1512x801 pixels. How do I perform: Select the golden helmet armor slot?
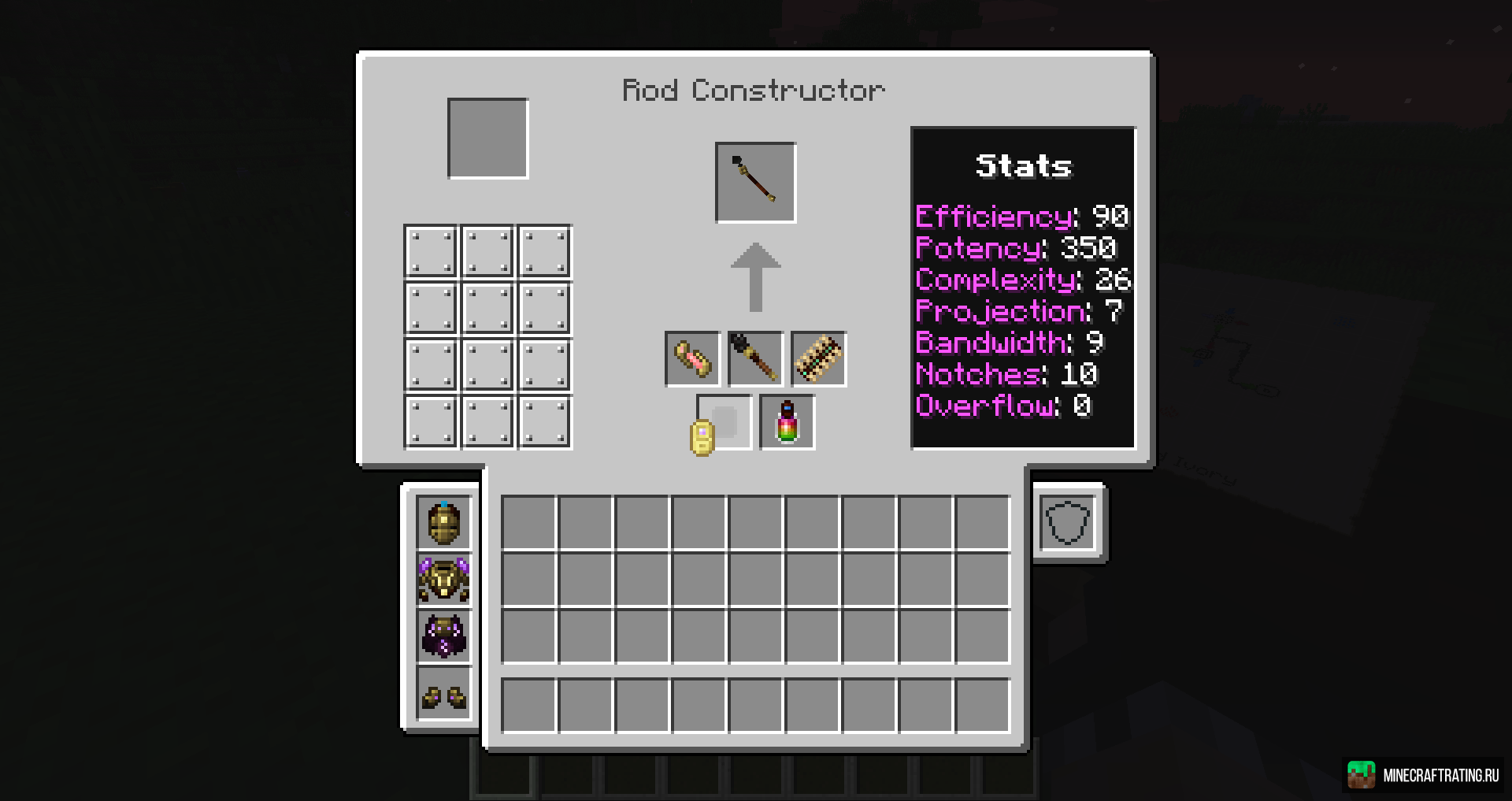pyautogui.click(x=444, y=522)
